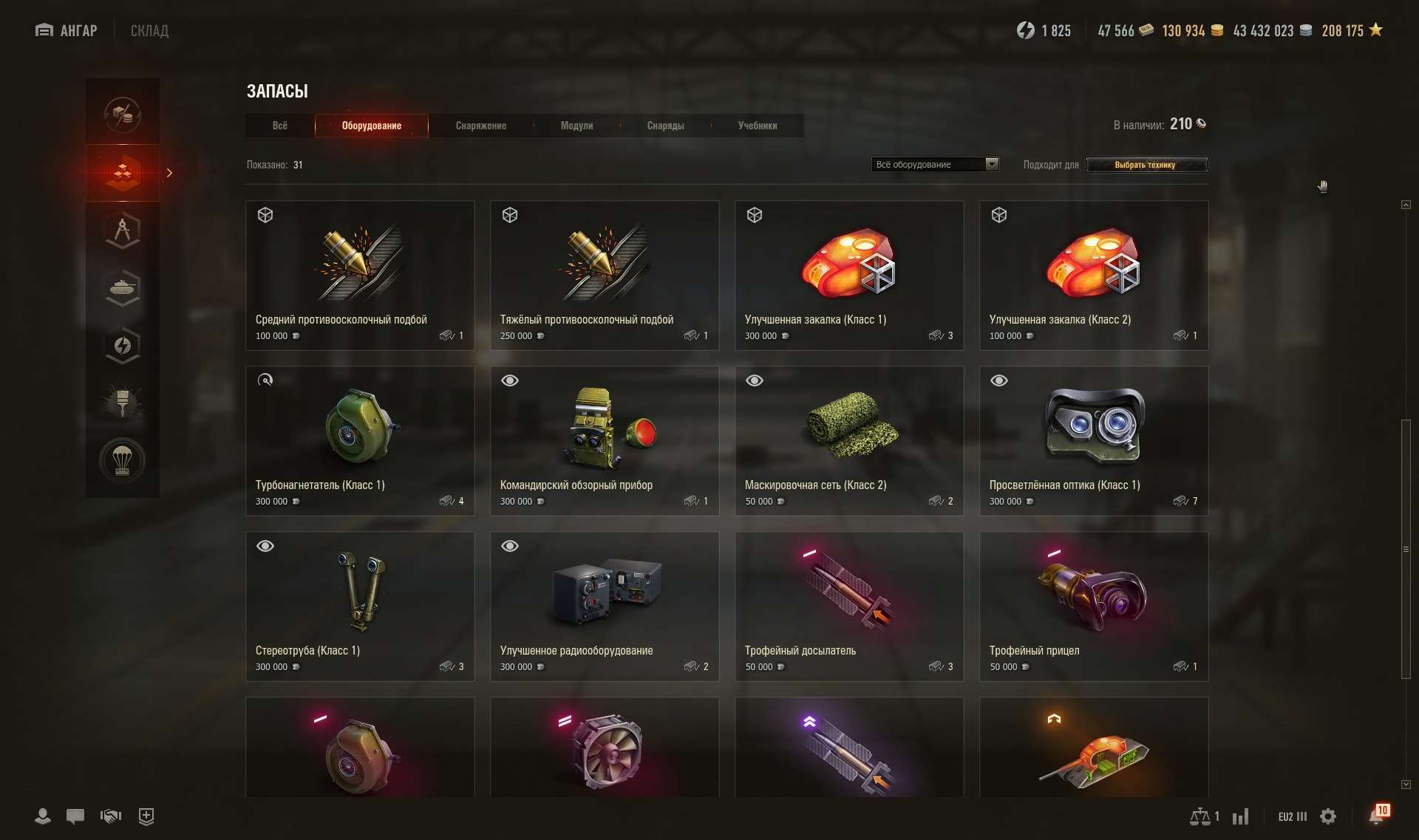Image resolution: width=1419 pixels, height=840 pixels.
Task: Go to АНГАР in the top menu
Action: point(66,30)
